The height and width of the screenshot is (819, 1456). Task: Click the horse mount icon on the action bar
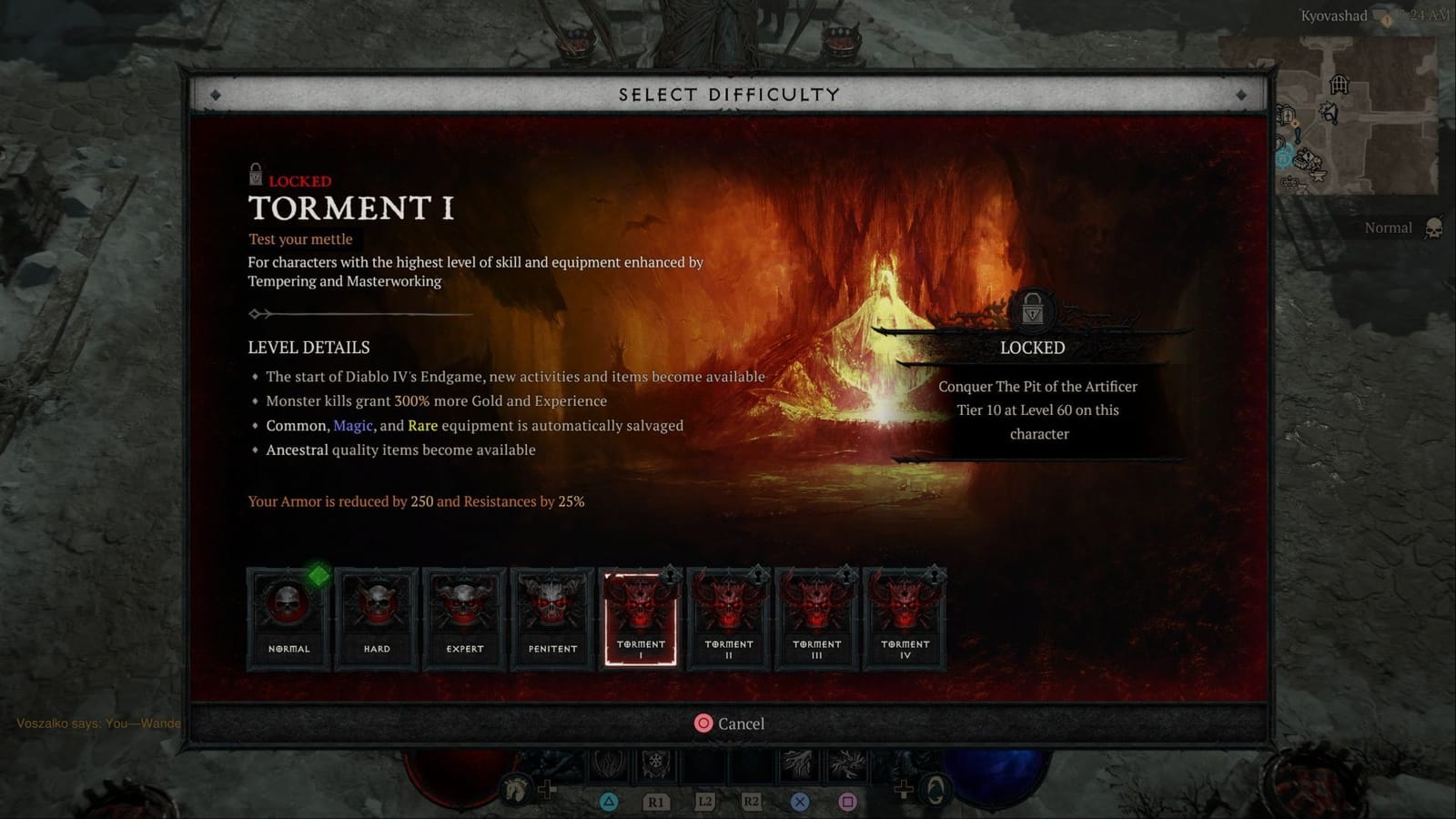coord(516,790)
